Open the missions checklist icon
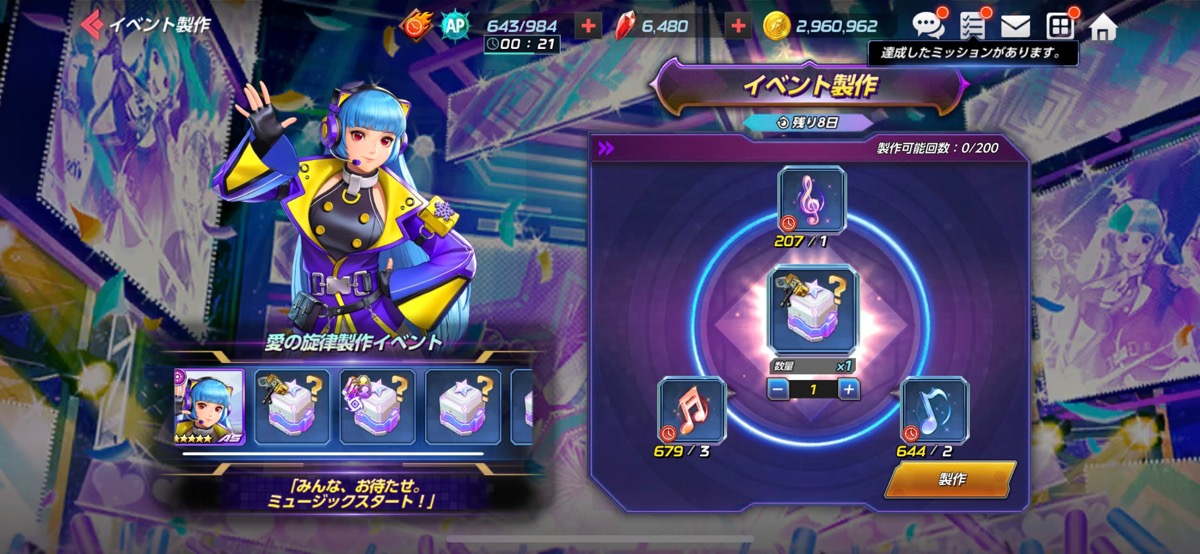Viewport: 1200px width, 554px height. click(x=971, y=26)
